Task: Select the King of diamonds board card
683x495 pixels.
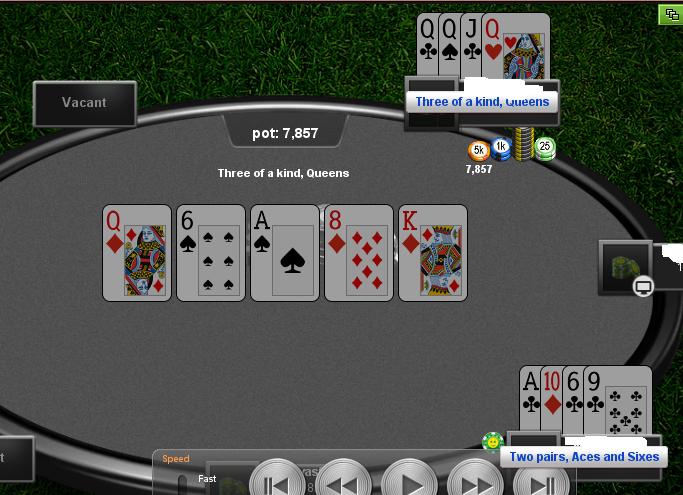Action: pyautogui.click(x=433, y=252)
